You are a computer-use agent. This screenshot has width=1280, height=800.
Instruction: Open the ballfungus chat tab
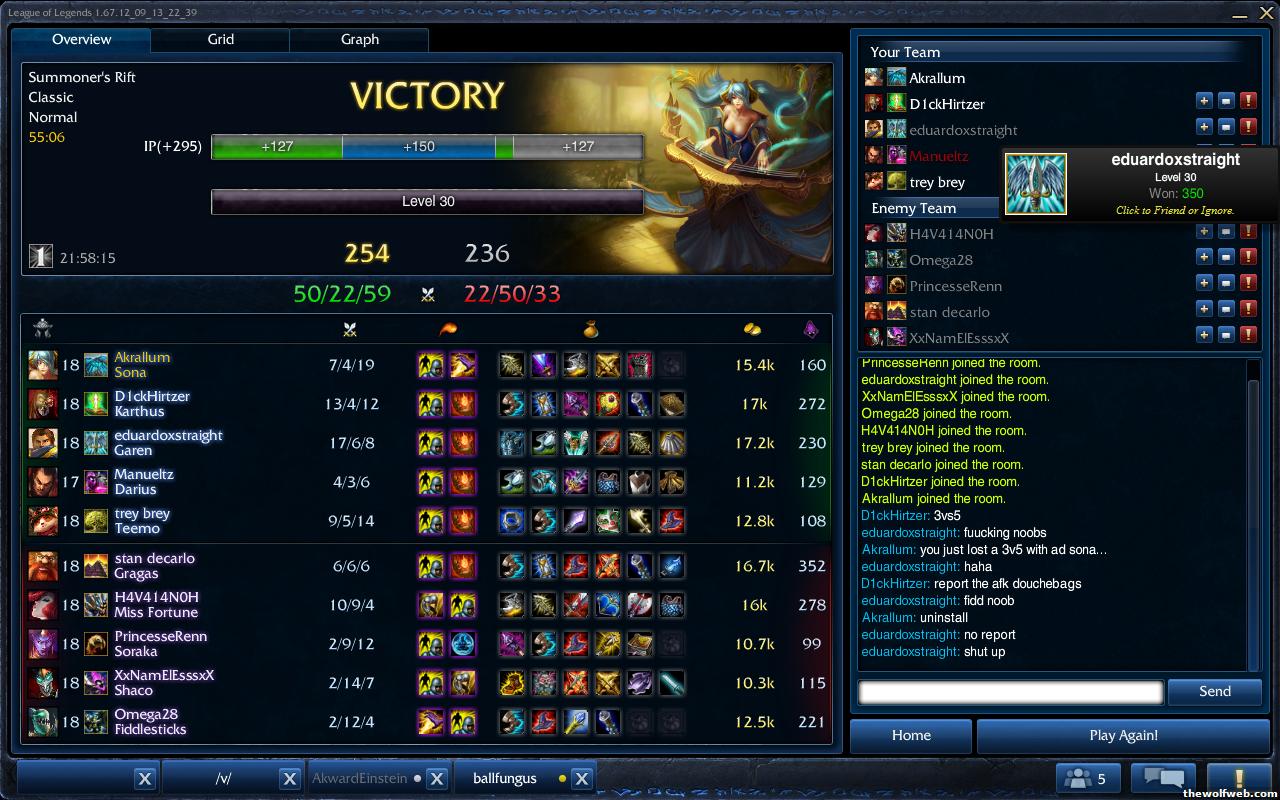(x=505, y=778)
